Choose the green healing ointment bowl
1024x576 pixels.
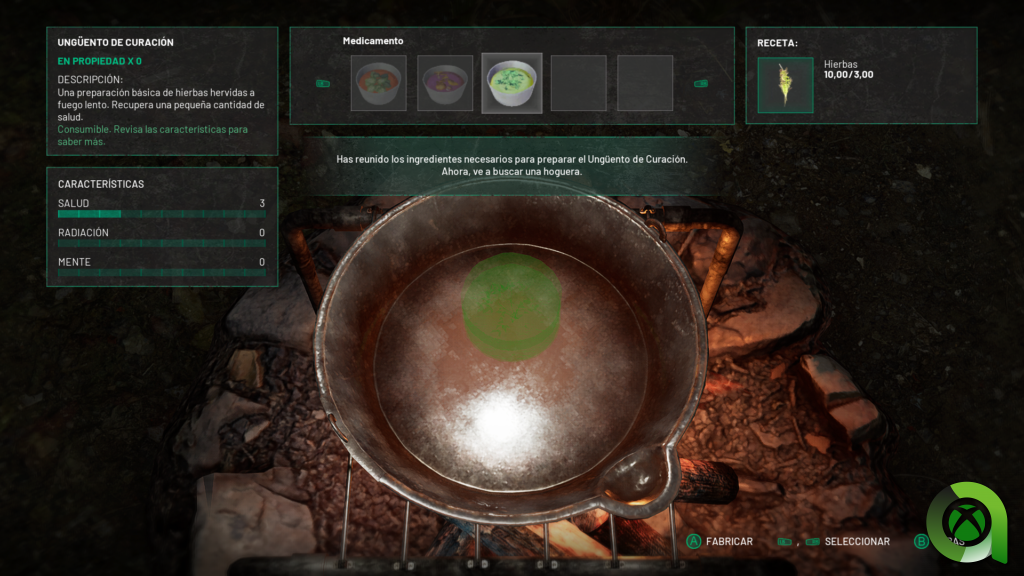point(512,83)
